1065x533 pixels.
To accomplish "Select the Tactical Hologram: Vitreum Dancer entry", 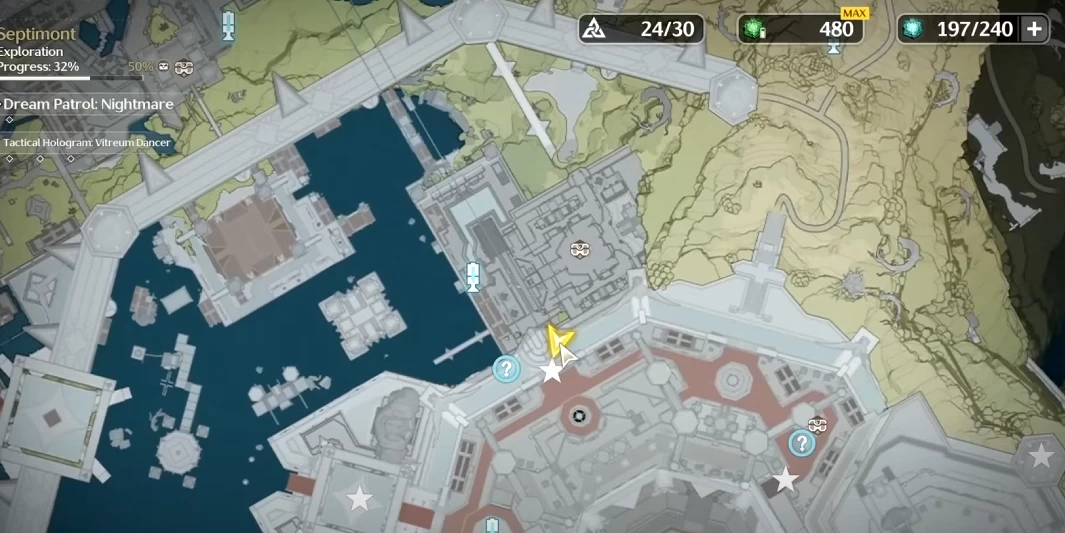I will (87, 143).
